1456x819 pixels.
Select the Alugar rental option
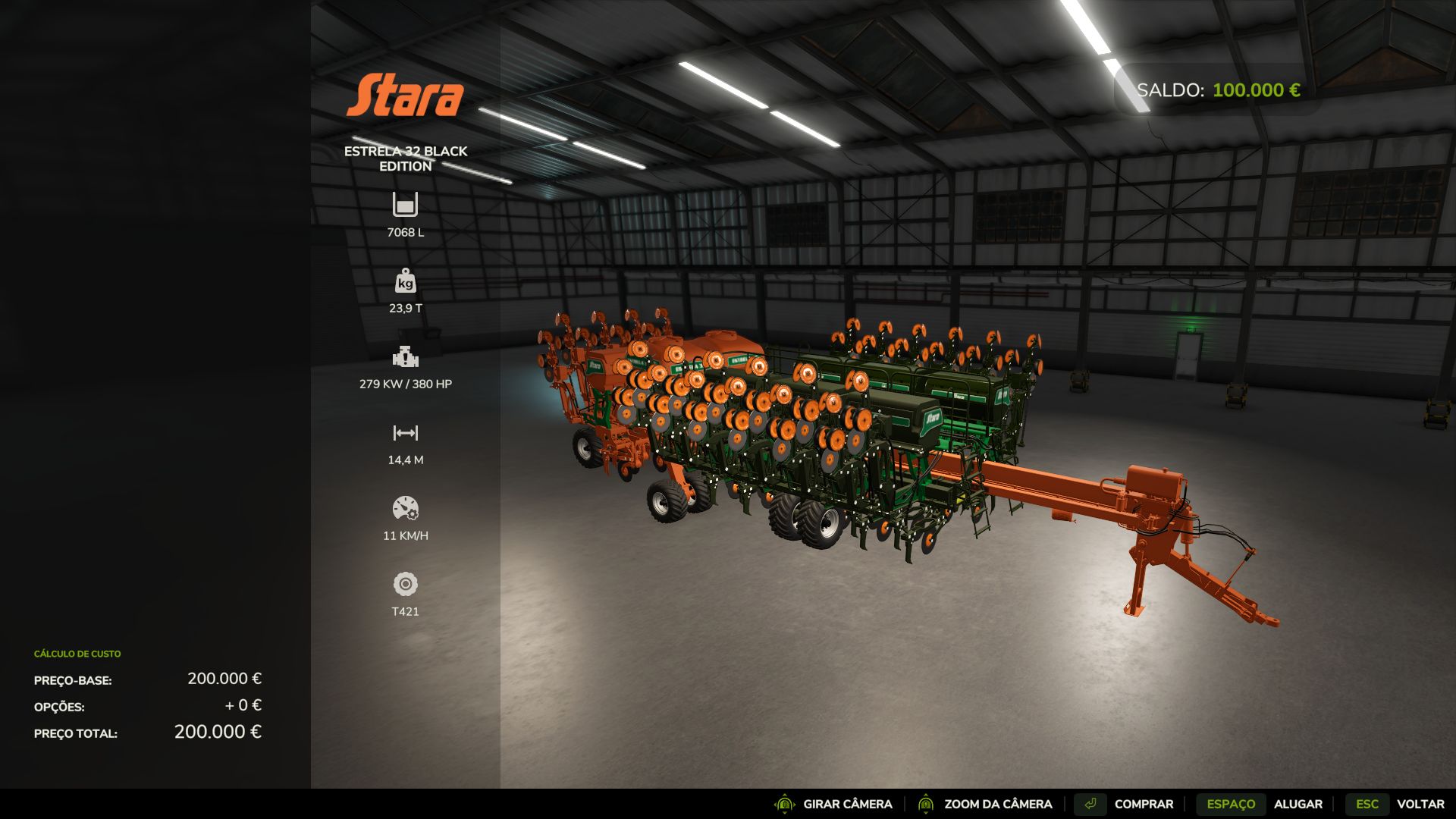pyautogui.click(x=1298, y=804)
